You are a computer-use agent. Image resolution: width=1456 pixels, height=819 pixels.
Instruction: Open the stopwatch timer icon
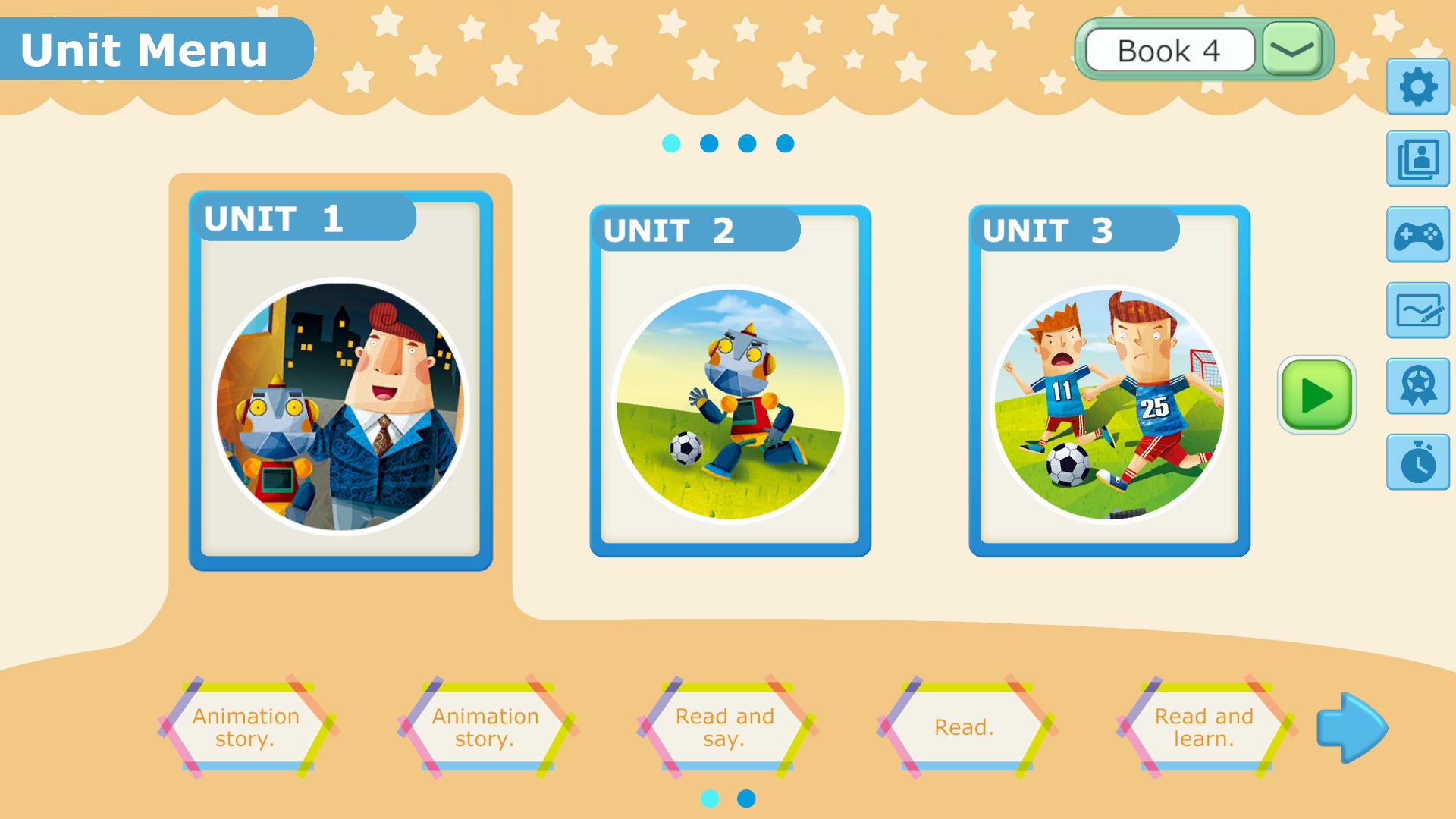click(x=1417, y=462)
